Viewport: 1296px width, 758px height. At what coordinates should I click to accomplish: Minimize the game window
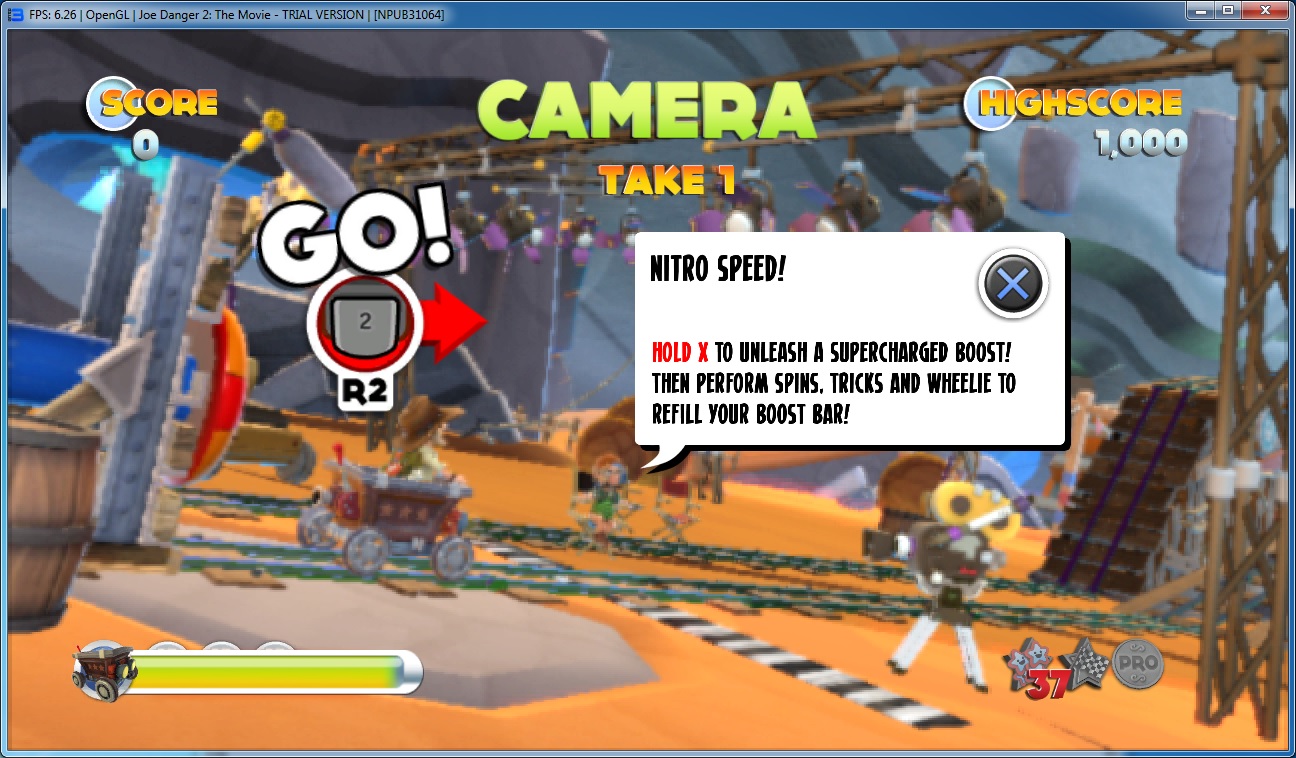click(1200, 10)
